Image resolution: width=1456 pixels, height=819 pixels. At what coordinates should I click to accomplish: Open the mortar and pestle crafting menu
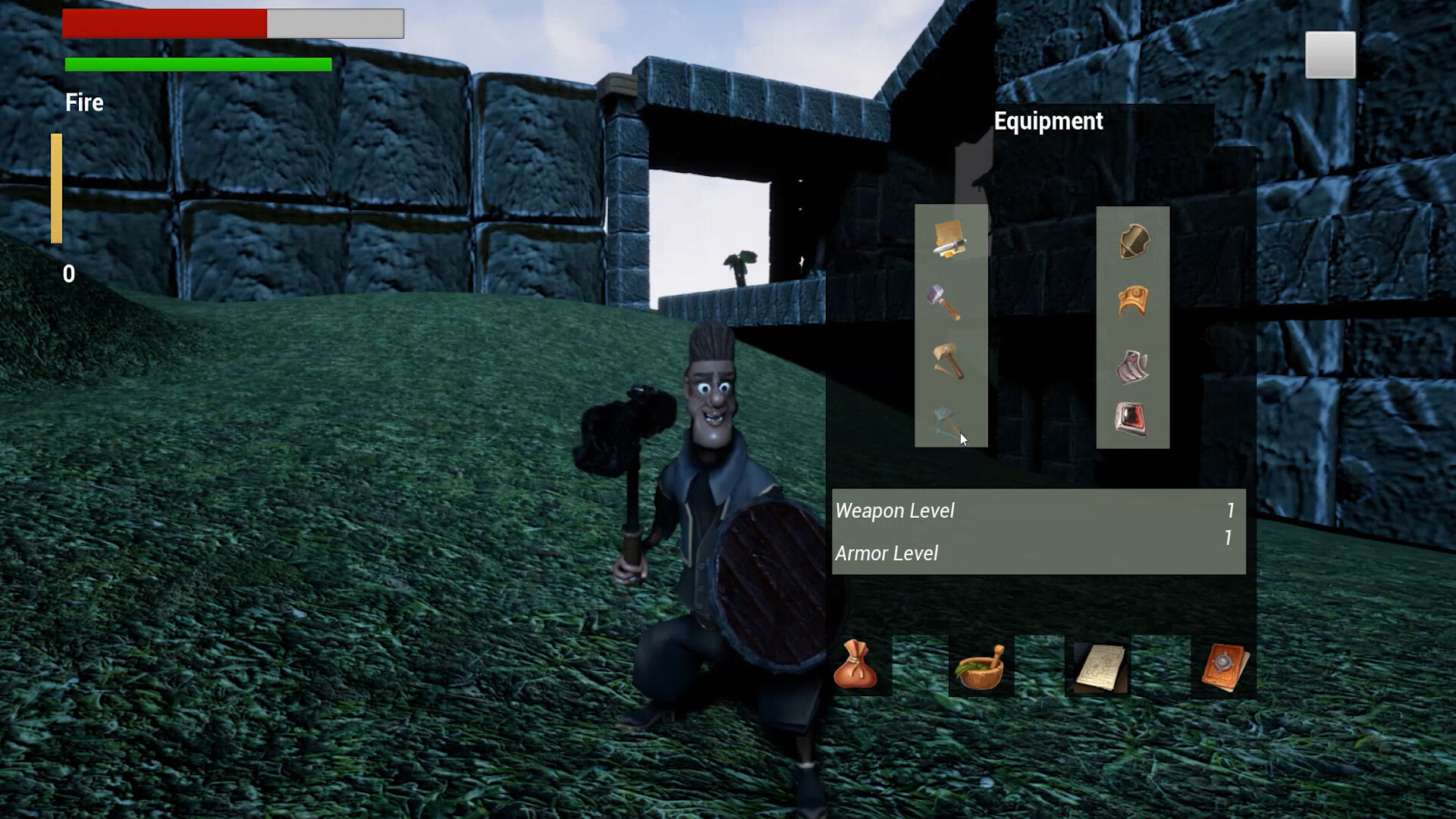980,667
